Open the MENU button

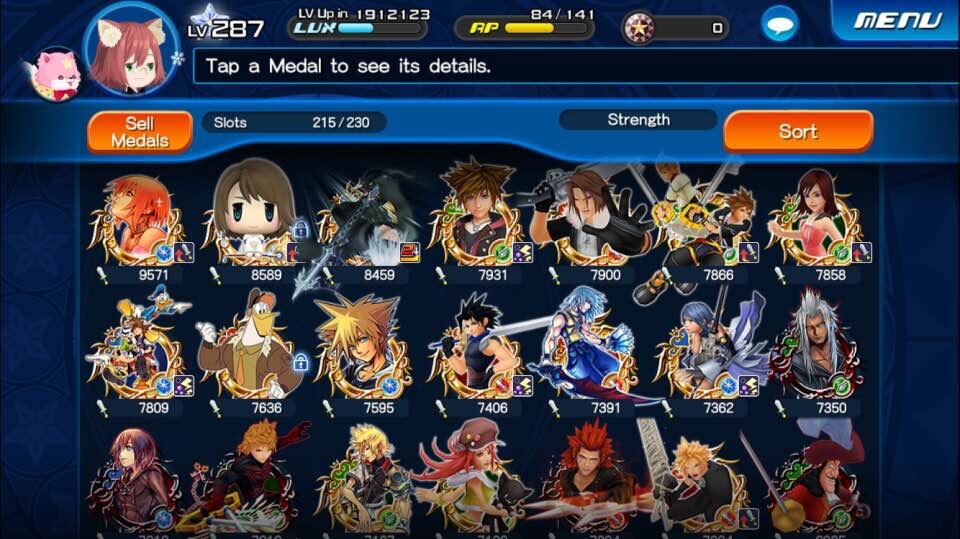pos(897,21)
